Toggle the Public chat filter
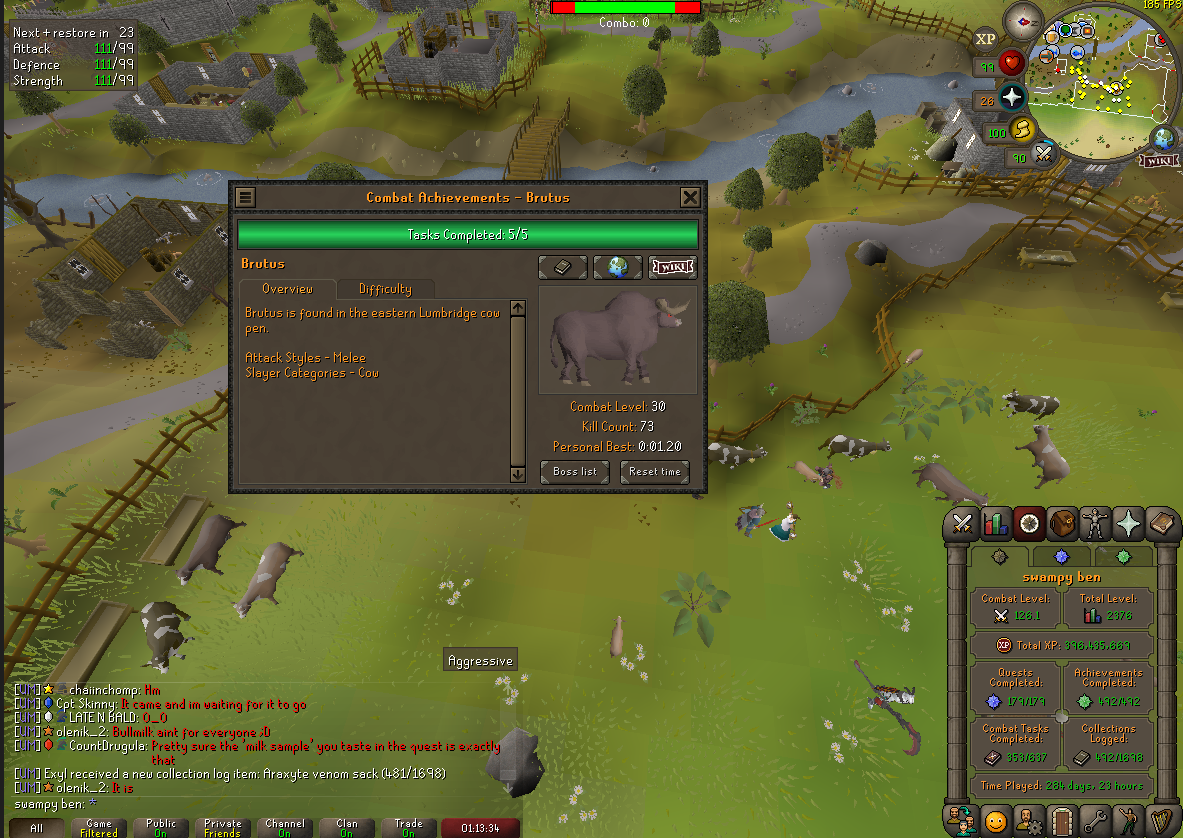The height and width of the screenshot is (838, 1183). 161,828
